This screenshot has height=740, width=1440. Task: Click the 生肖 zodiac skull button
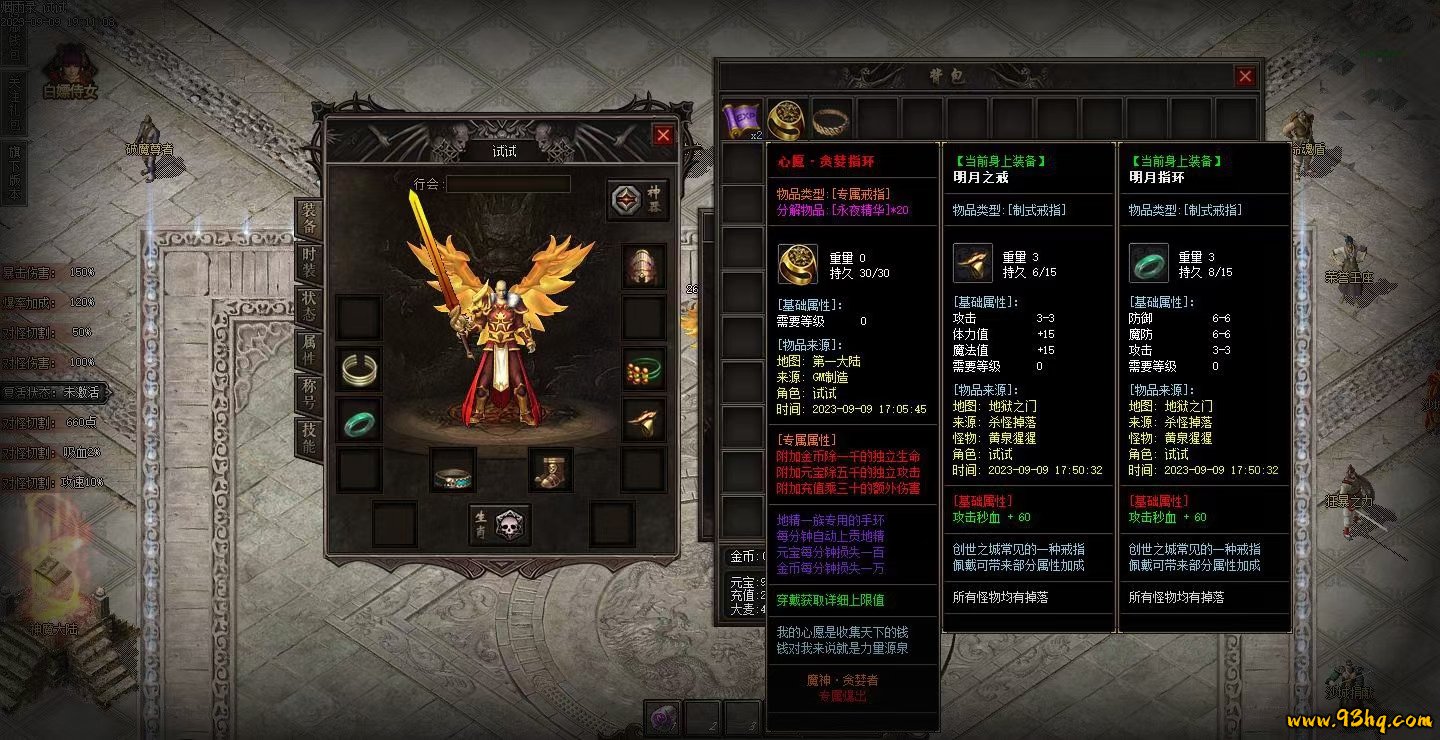click(x=499, y=523)
